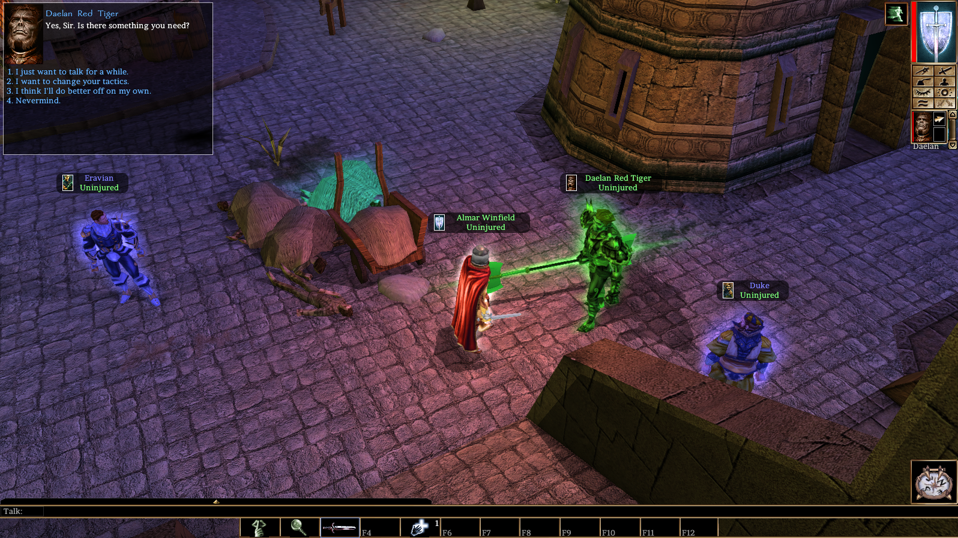The height and width of the screenshot is (538, 958).
Task: Click the closed-eye rest button
Action: [x=924, y=93]
